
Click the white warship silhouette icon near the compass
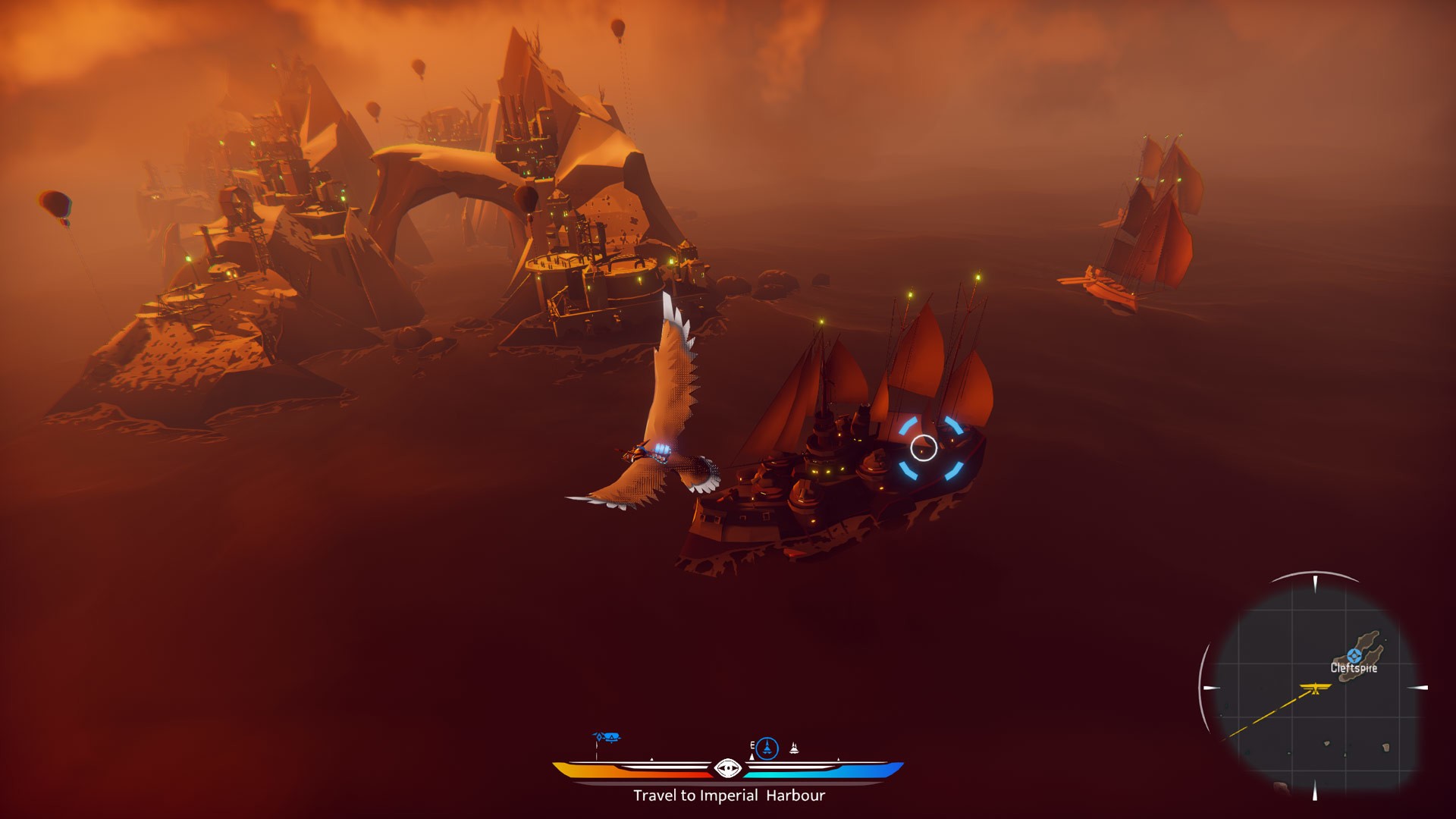794,748
